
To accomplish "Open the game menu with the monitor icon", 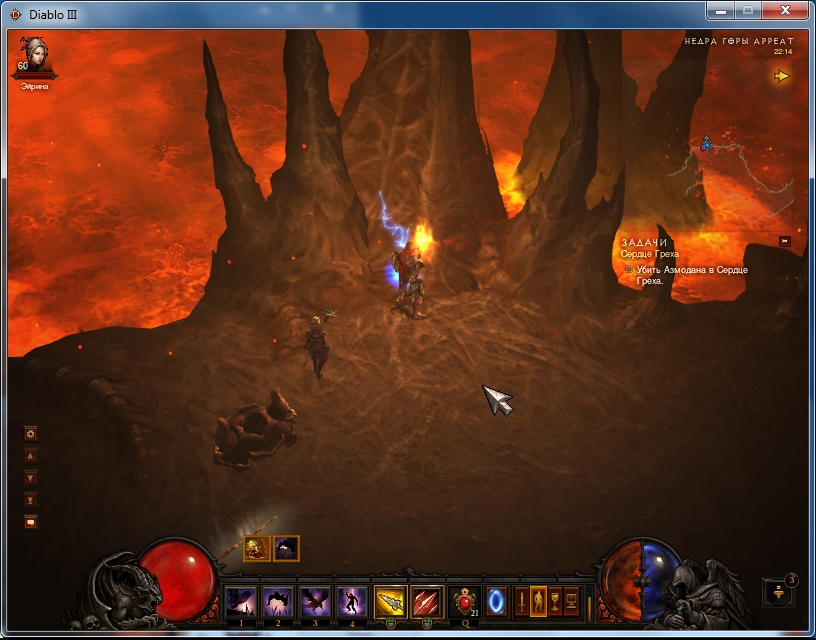I will (x=572, y=602).
